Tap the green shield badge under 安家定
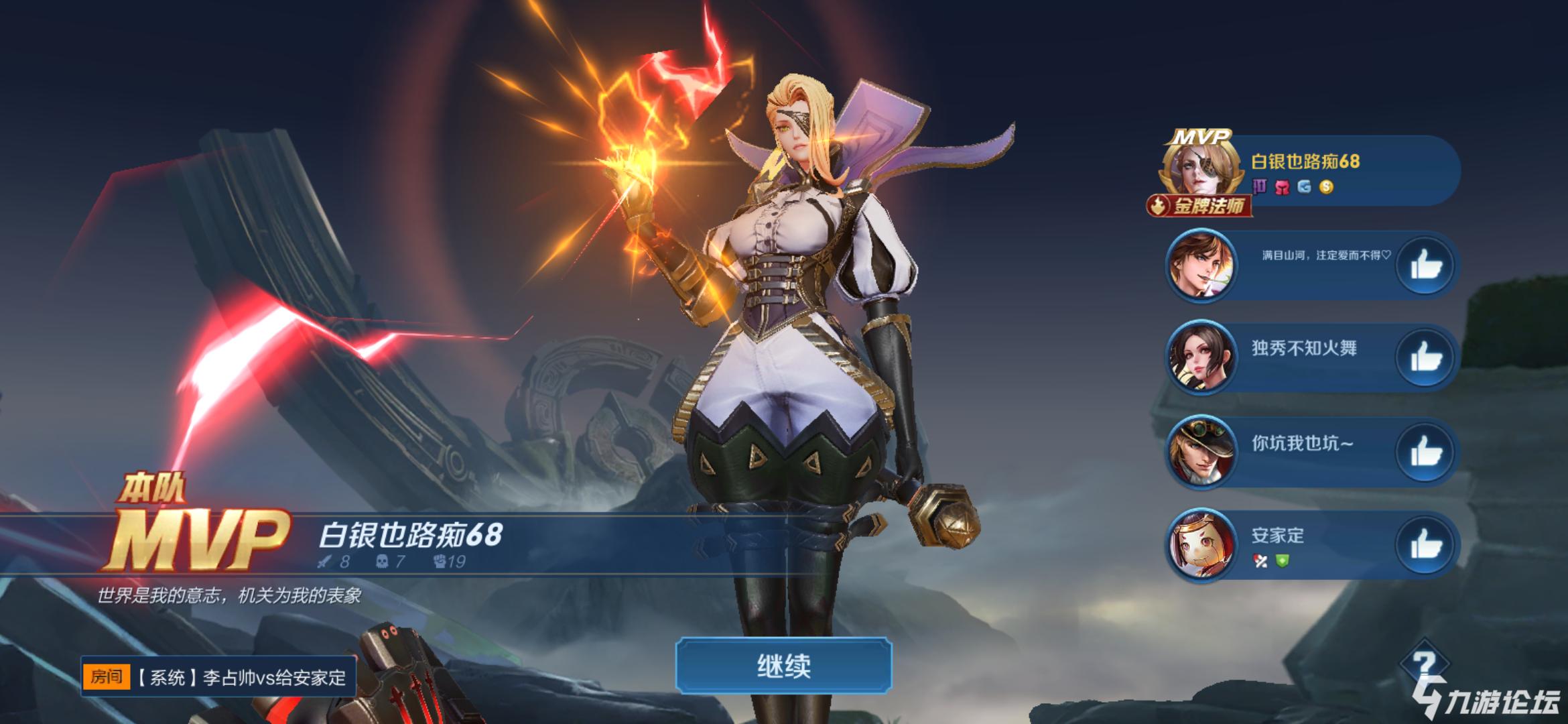 click(1283, 562)
